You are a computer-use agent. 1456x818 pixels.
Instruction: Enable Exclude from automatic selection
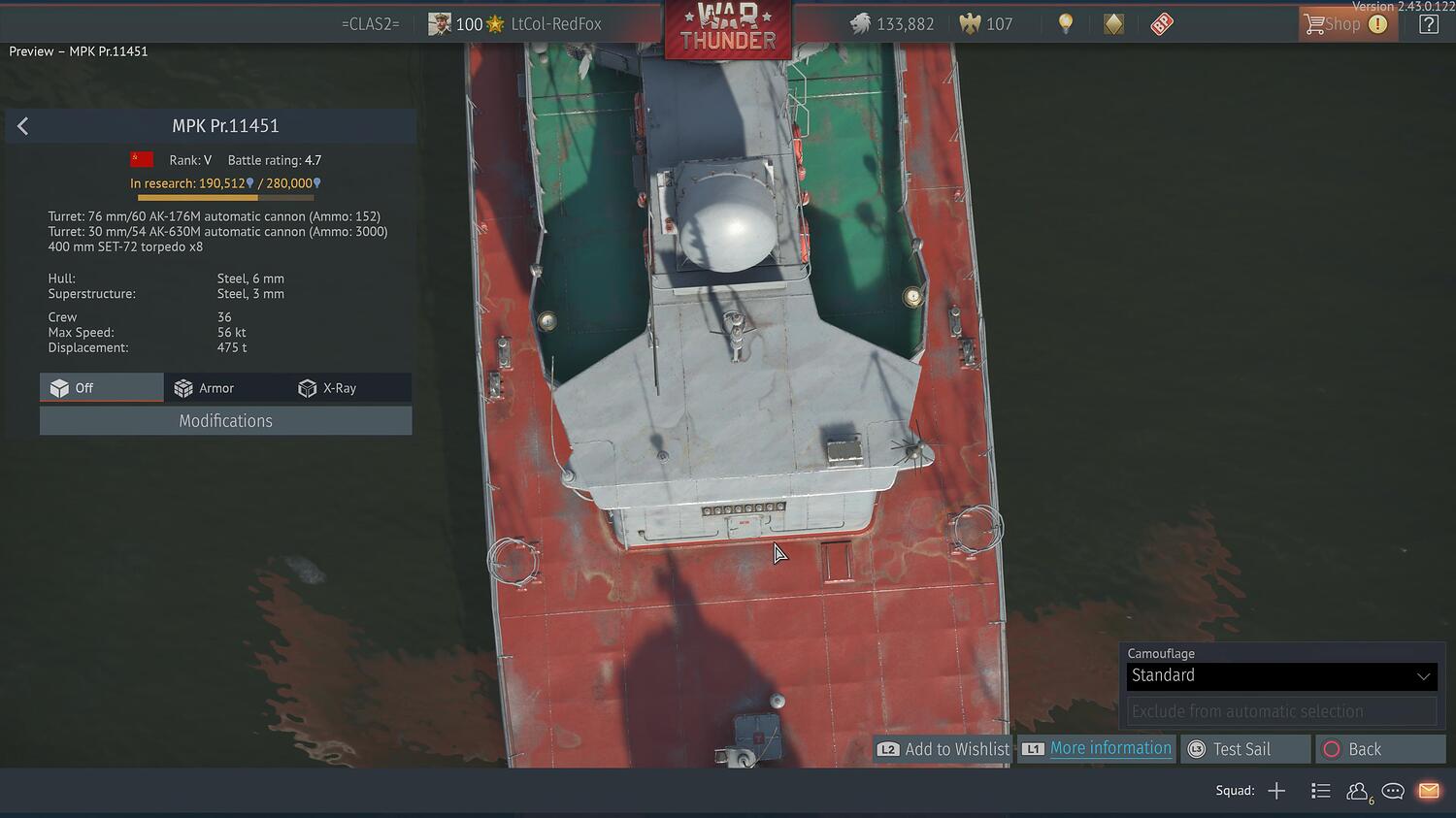pyautogui.click(x=1280, y=710)
